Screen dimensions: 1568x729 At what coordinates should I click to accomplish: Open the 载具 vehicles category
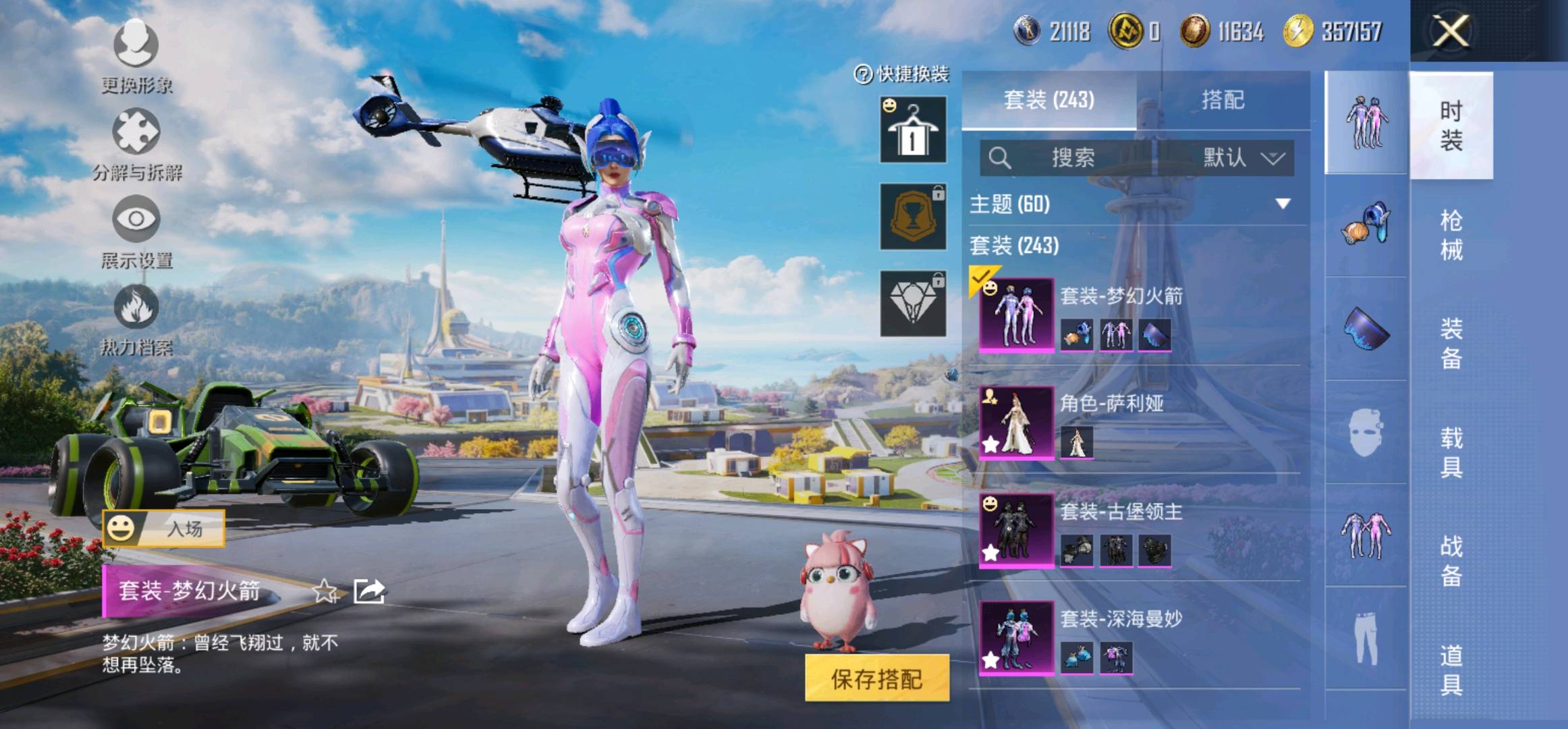[x=1451, y=452]
